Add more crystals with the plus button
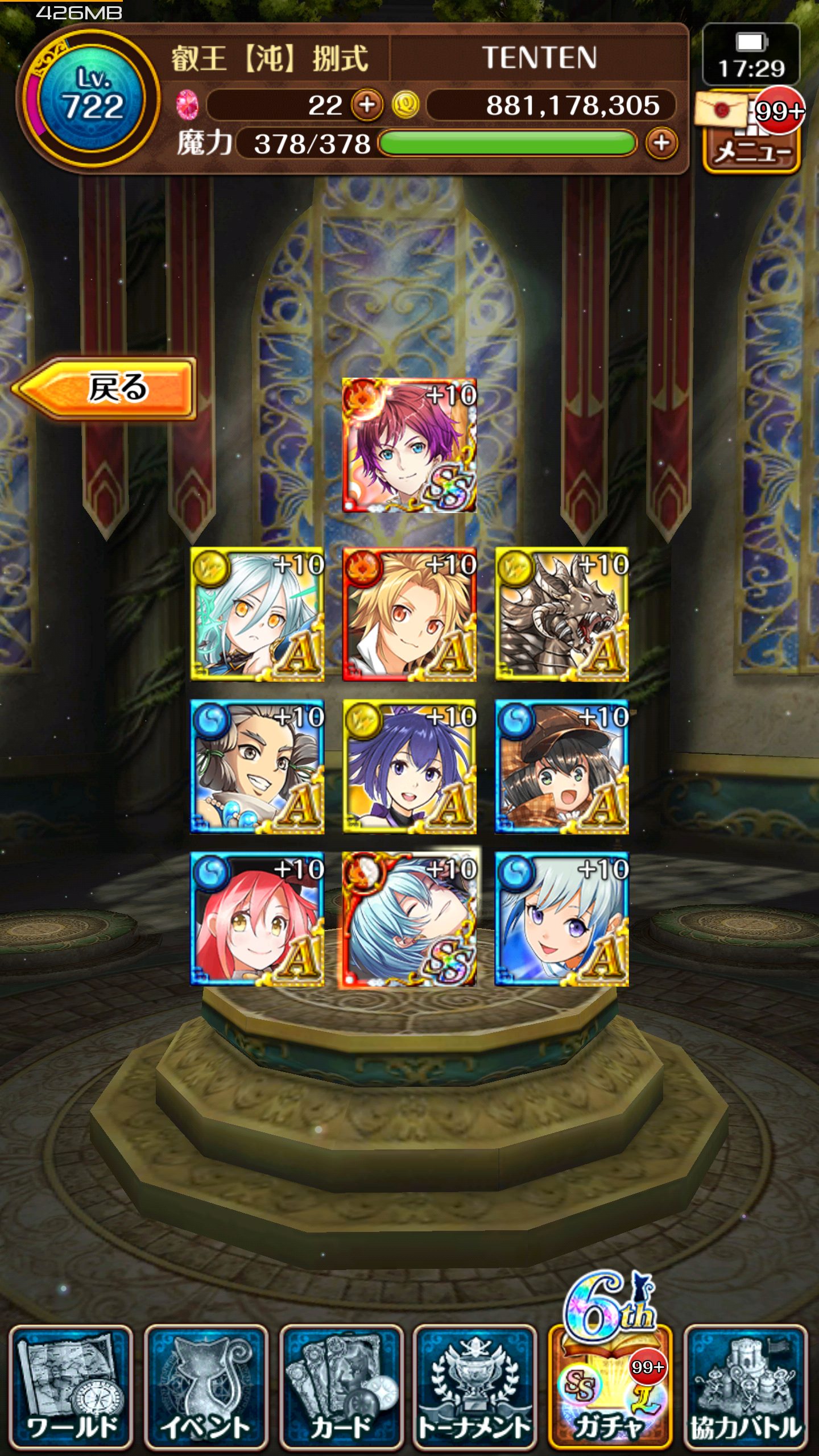This screenshot has height=1456, width=819. tap(367, 105)
